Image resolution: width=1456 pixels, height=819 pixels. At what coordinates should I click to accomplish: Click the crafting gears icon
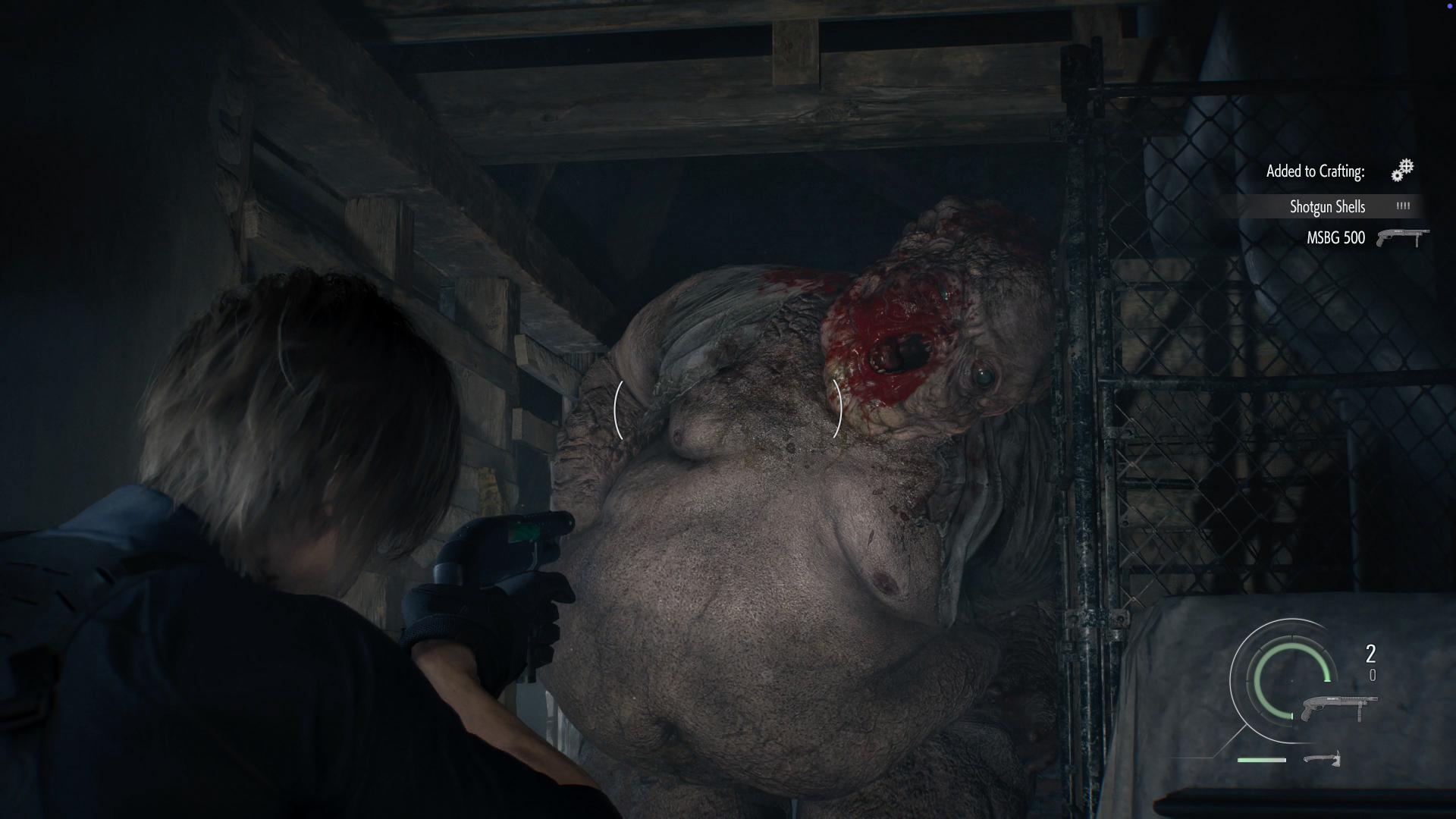pos(1403,171)
